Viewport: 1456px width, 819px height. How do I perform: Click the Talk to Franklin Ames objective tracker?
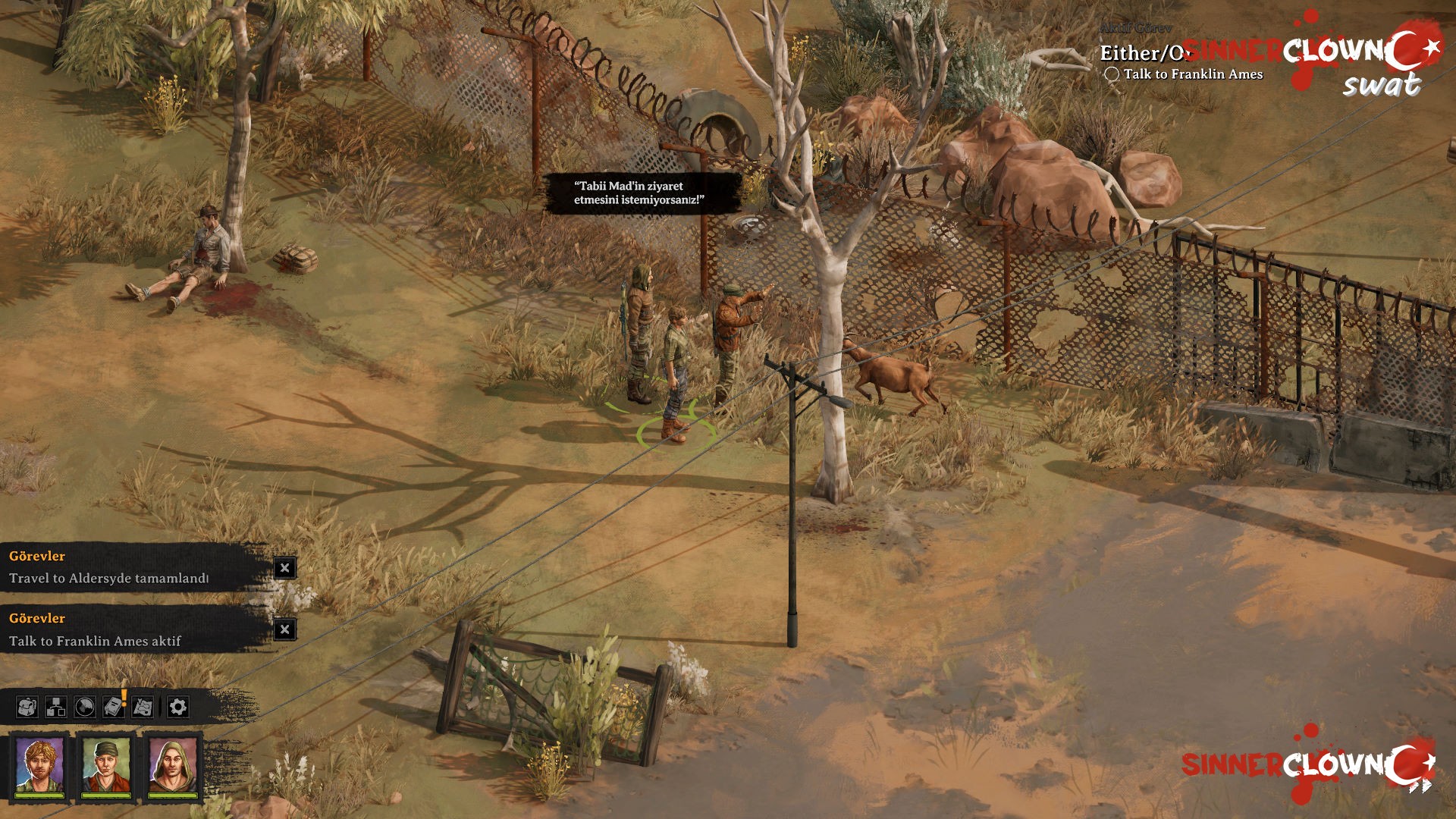[x=1192, y=74]
